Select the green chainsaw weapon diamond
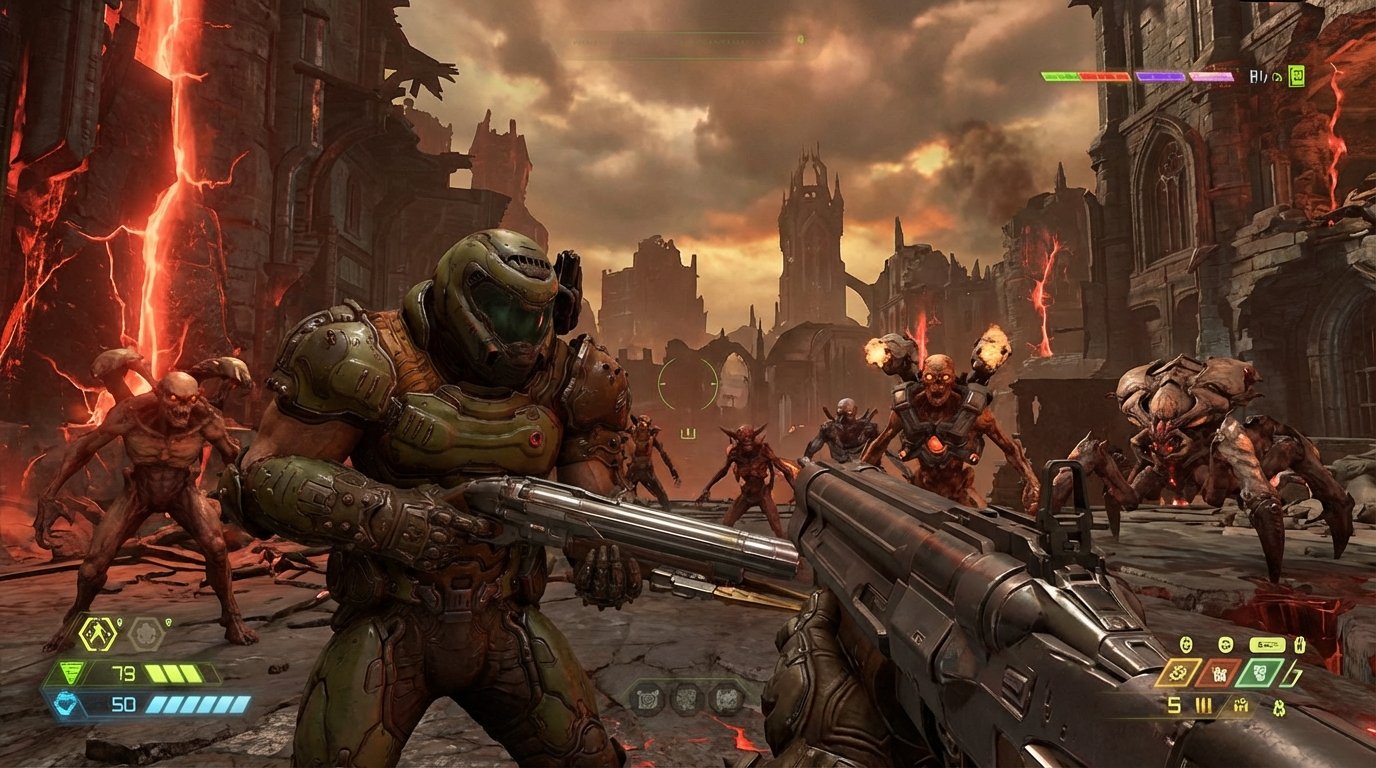 tap(1261, 672)
